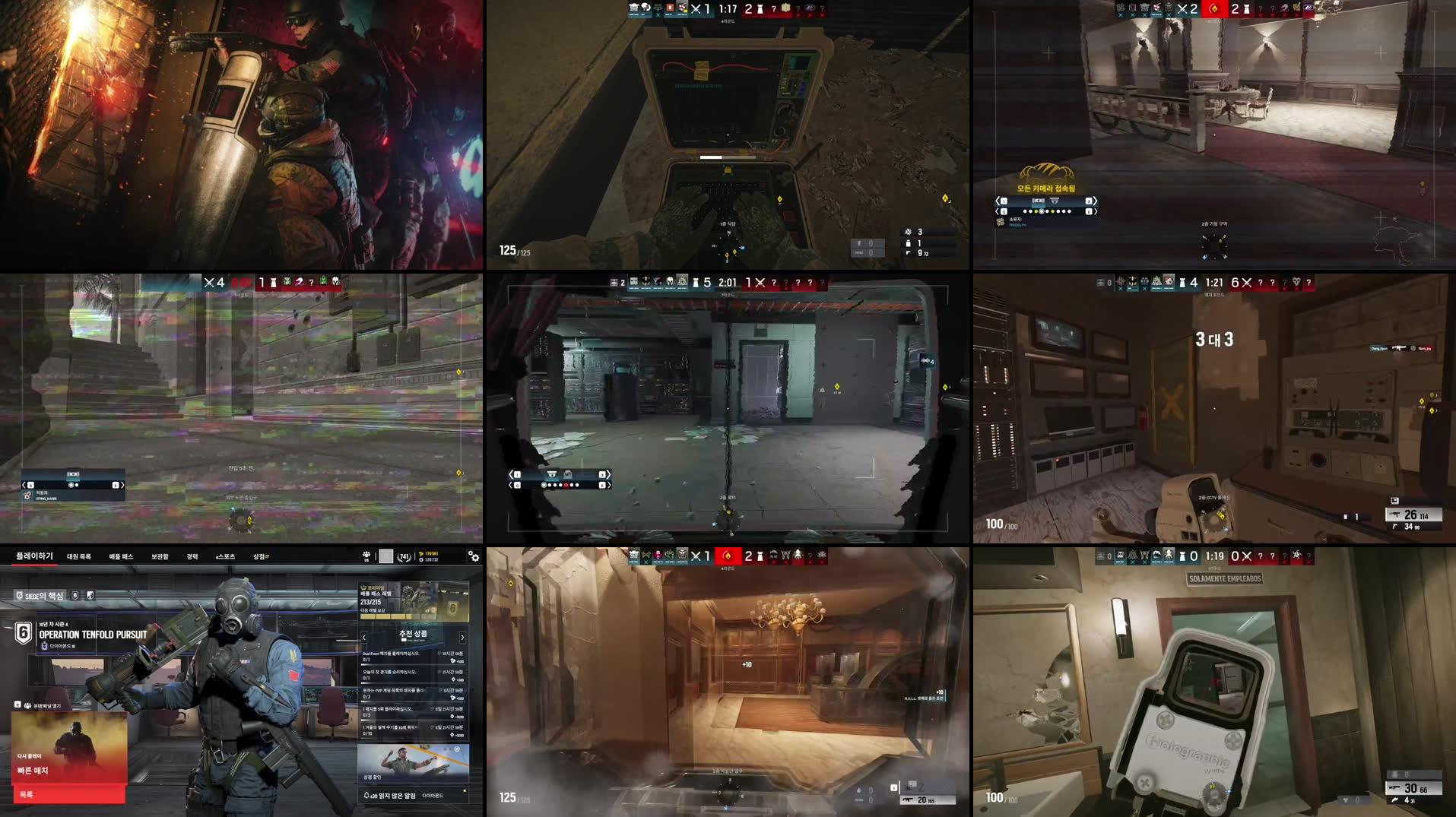Open the 보관함 tab

coord(161,556)
